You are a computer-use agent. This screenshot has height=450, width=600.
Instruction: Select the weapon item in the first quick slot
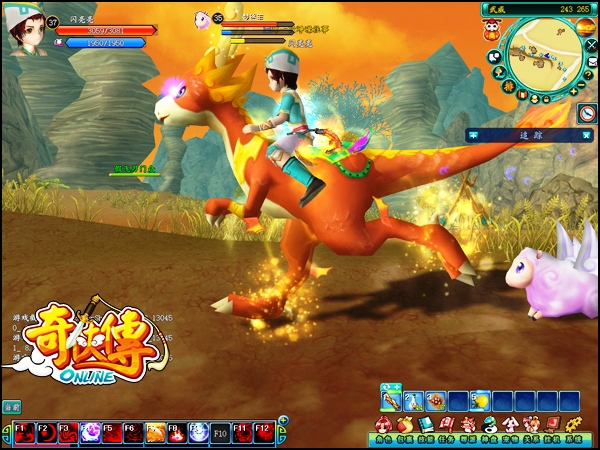[x=389, y=401]
